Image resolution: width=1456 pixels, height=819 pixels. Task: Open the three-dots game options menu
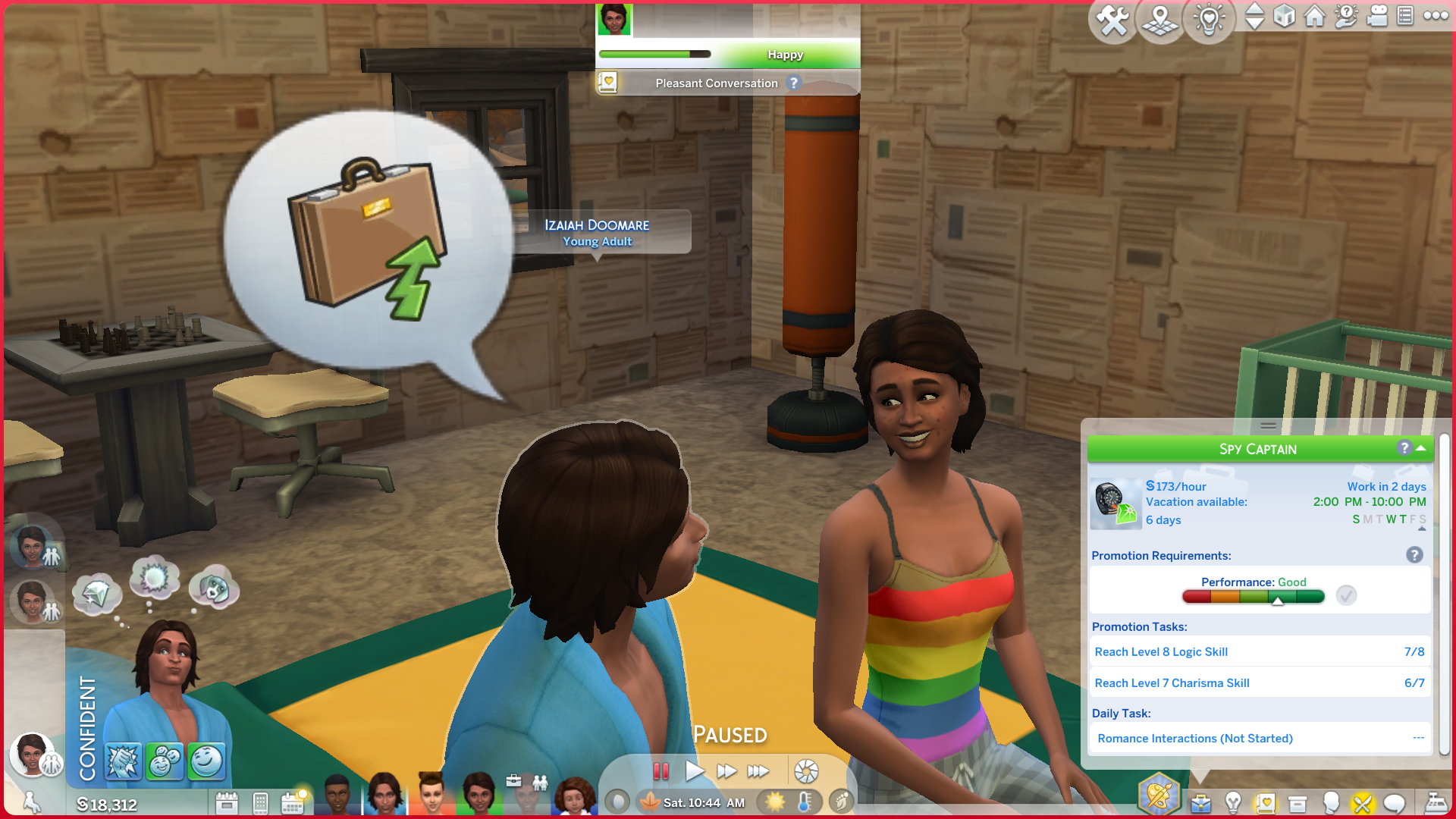1436,16
